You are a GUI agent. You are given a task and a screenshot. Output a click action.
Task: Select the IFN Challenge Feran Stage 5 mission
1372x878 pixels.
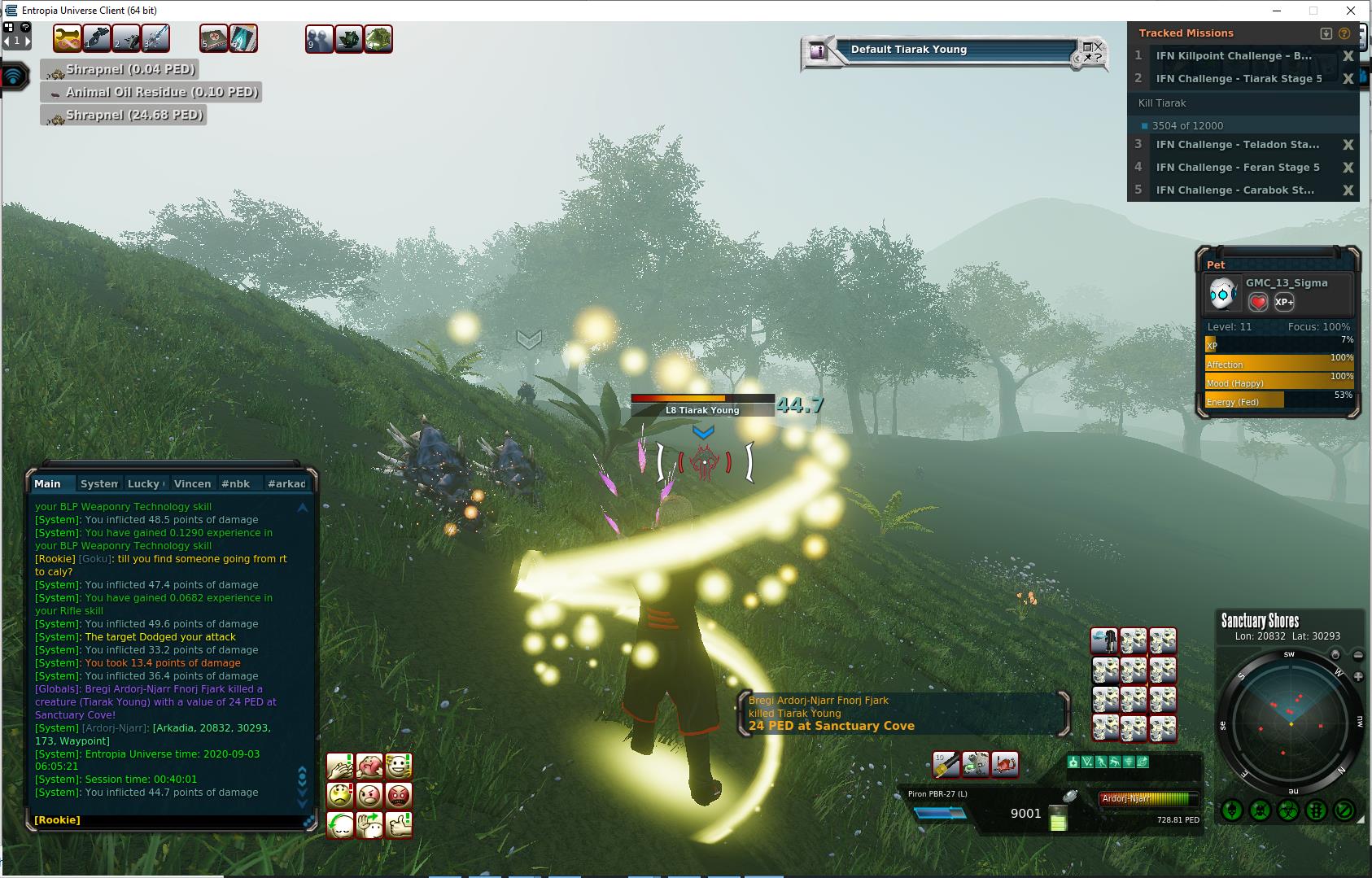tap(1237, 168)
